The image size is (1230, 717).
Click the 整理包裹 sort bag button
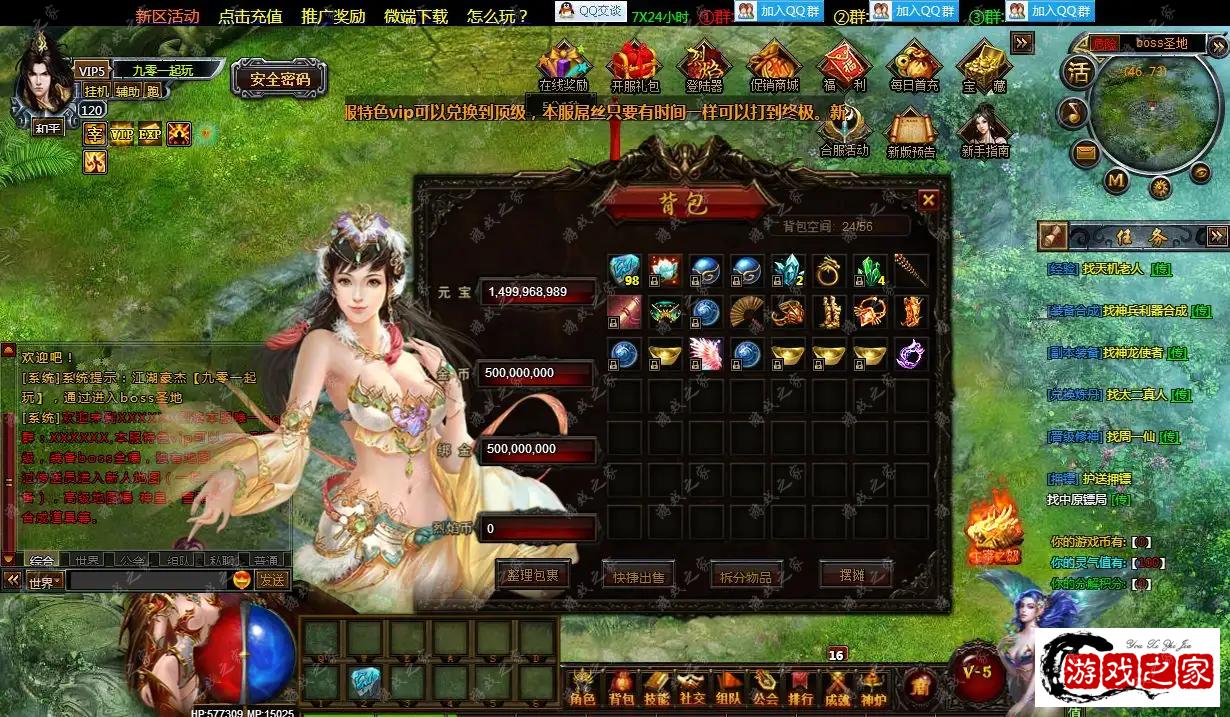coord(532,575)
